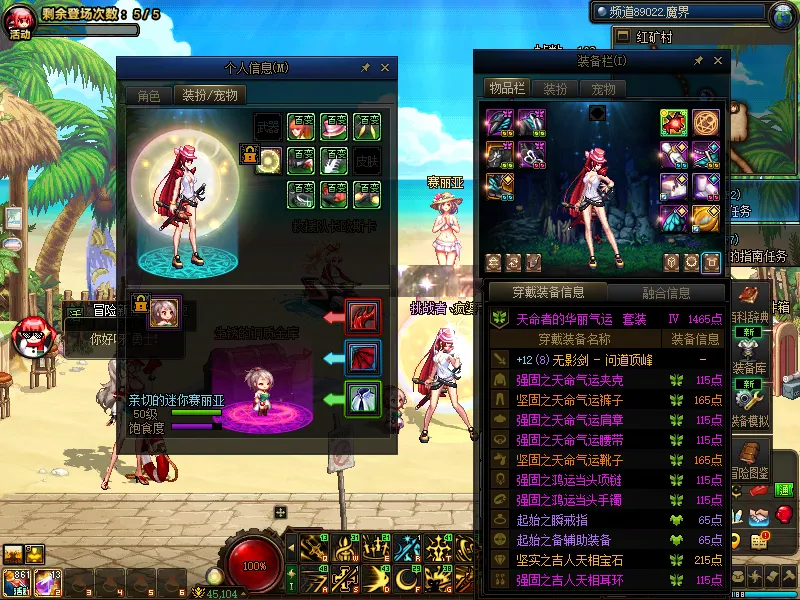Click the golden magic circle equipment slot
The image size is (800, 600).
coord(706,122)
